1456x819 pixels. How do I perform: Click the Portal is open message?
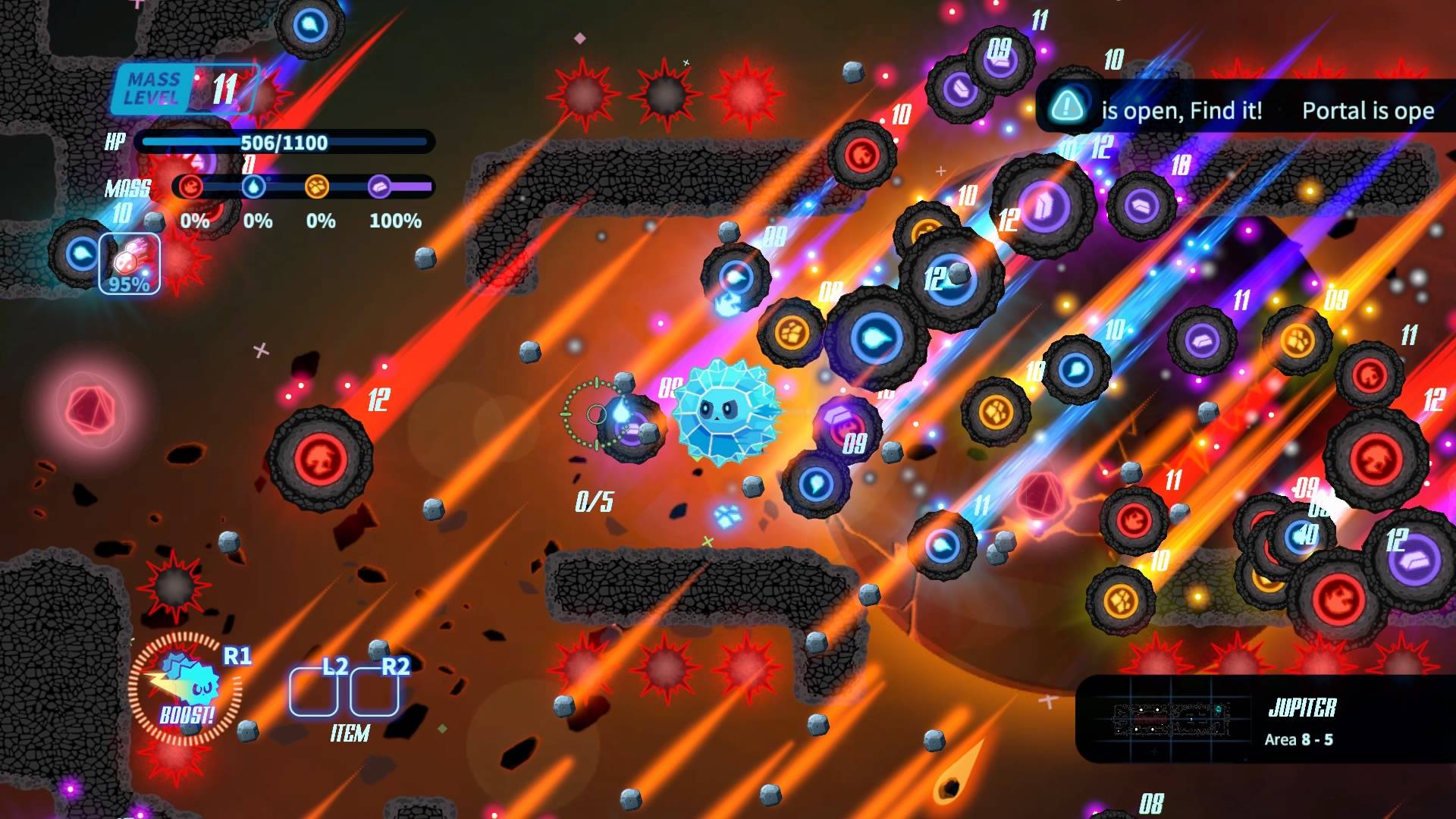pos(1367,111)
